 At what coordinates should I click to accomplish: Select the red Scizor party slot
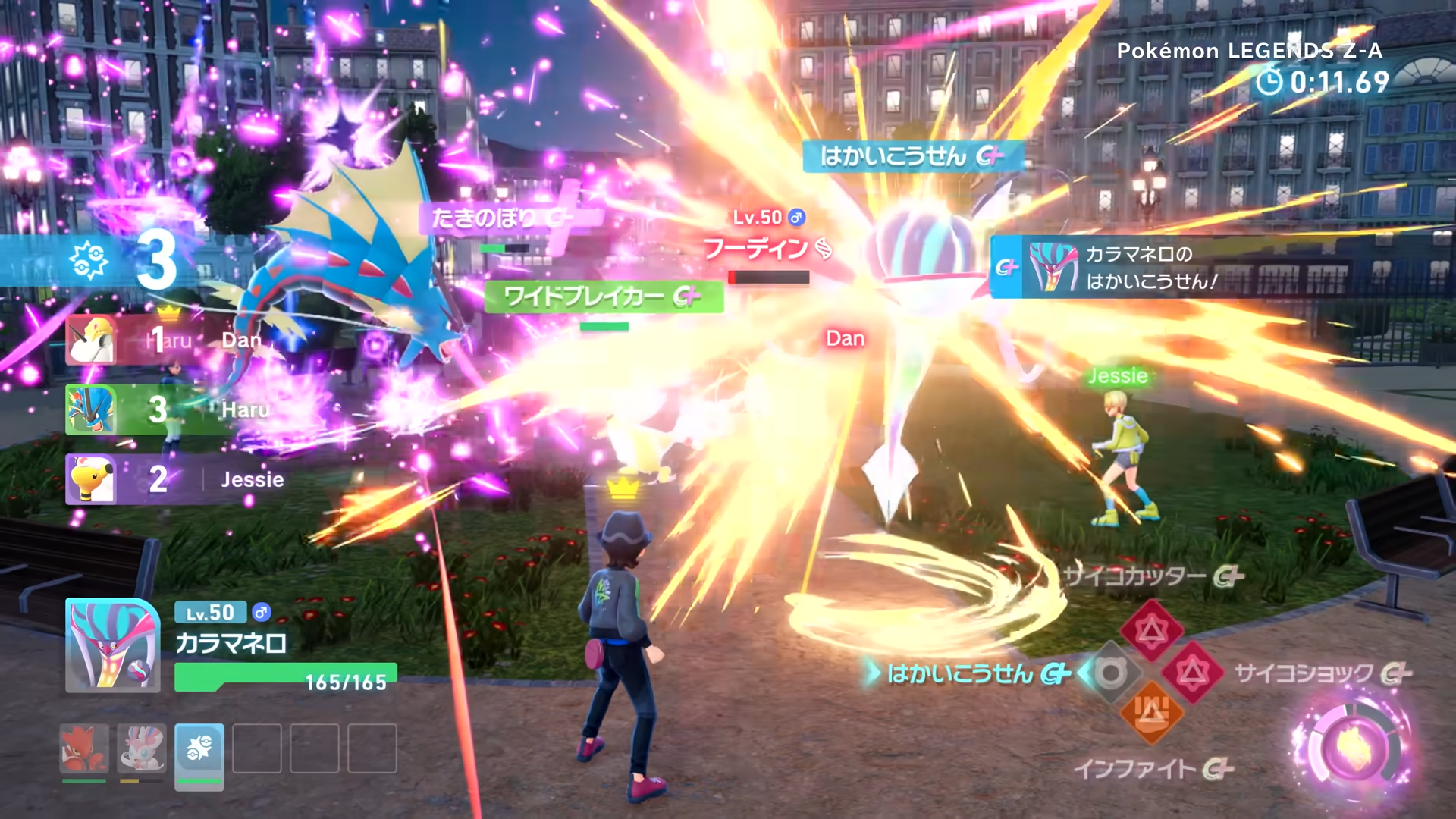[83, 748]
